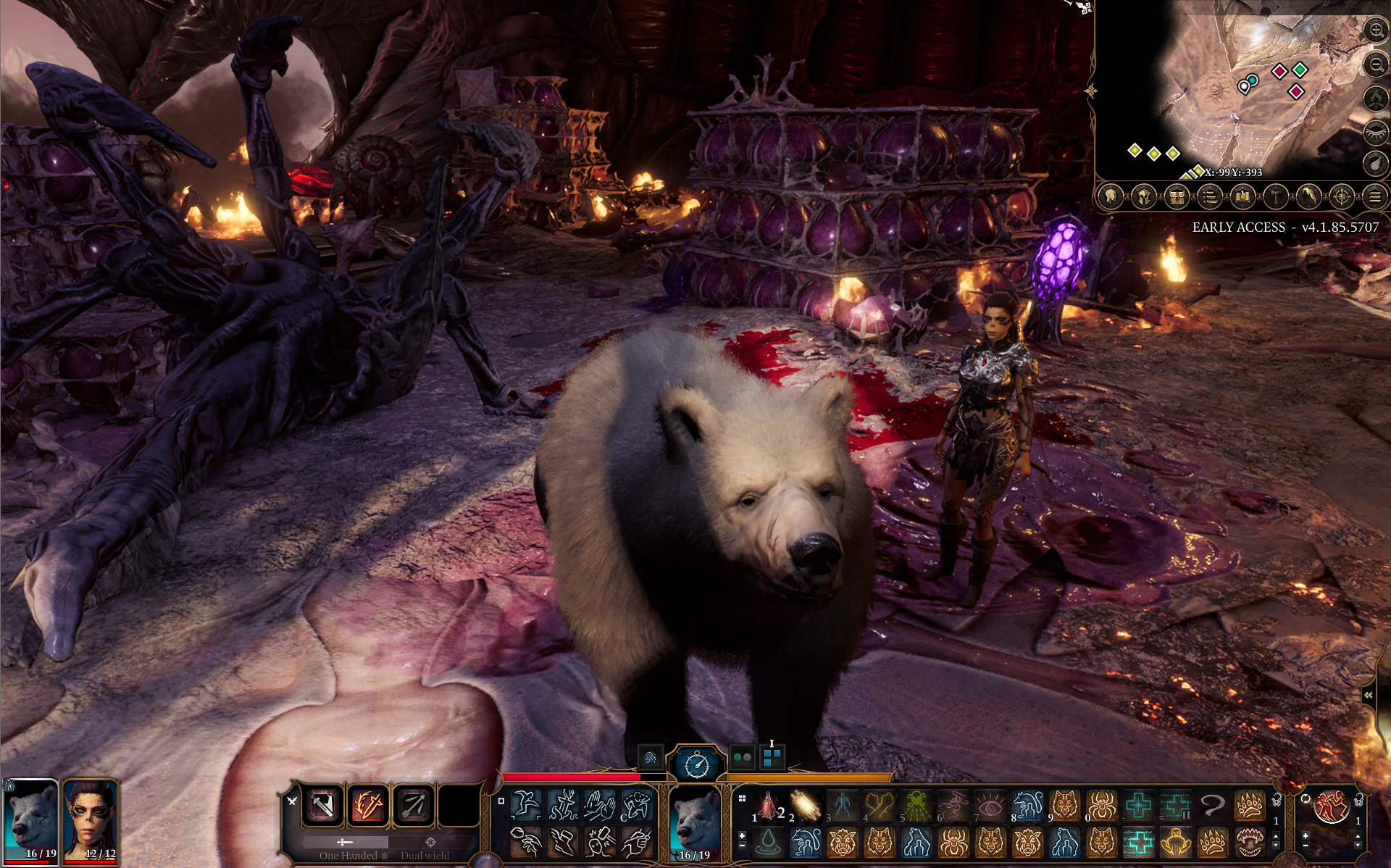1391x868 pixels.
Task: Activate the flaming sword attack icon
Action: 369,805
